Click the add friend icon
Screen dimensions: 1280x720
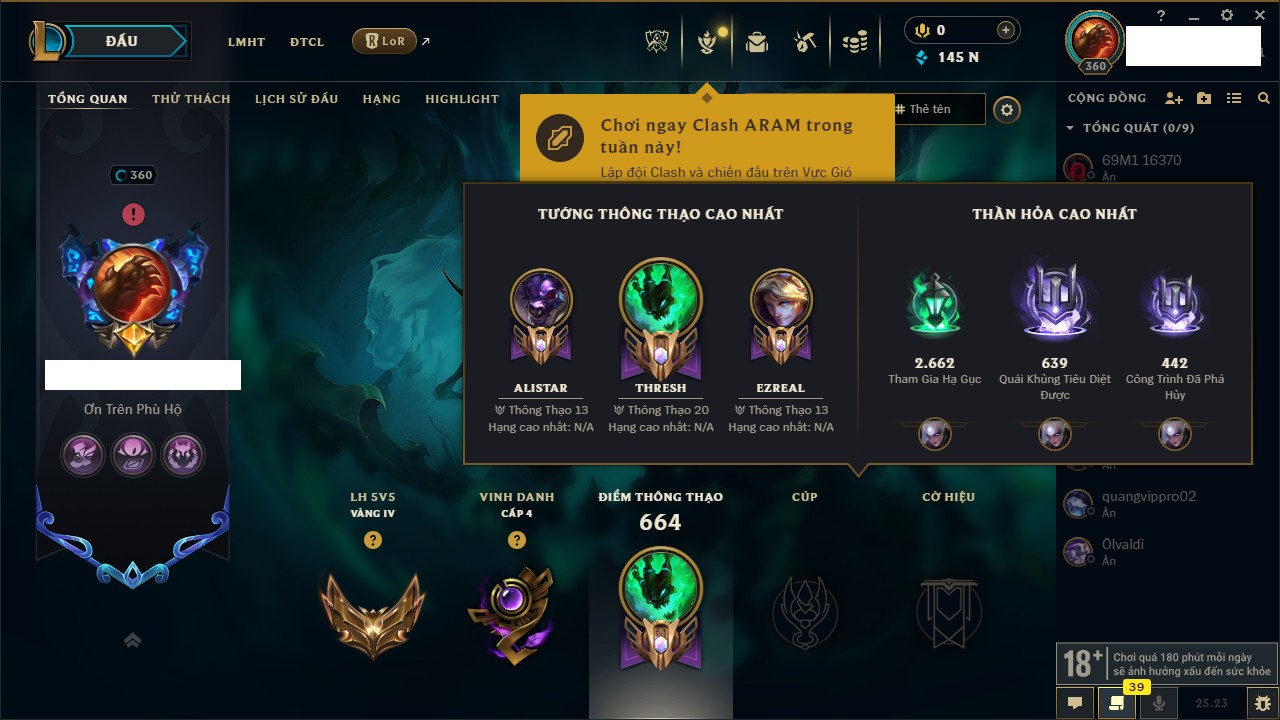[1174, 98]
